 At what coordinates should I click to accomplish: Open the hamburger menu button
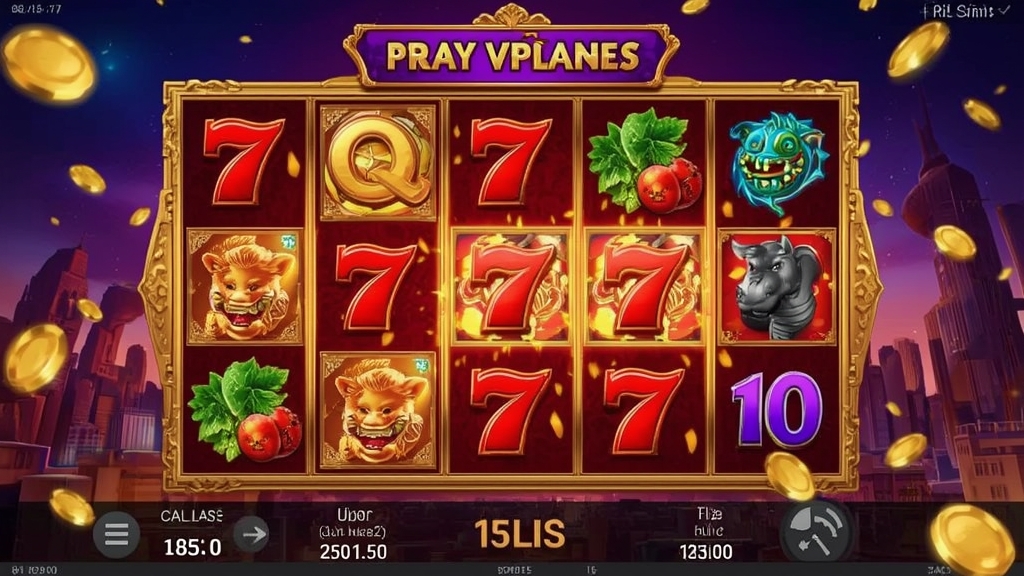click(116, 535)
